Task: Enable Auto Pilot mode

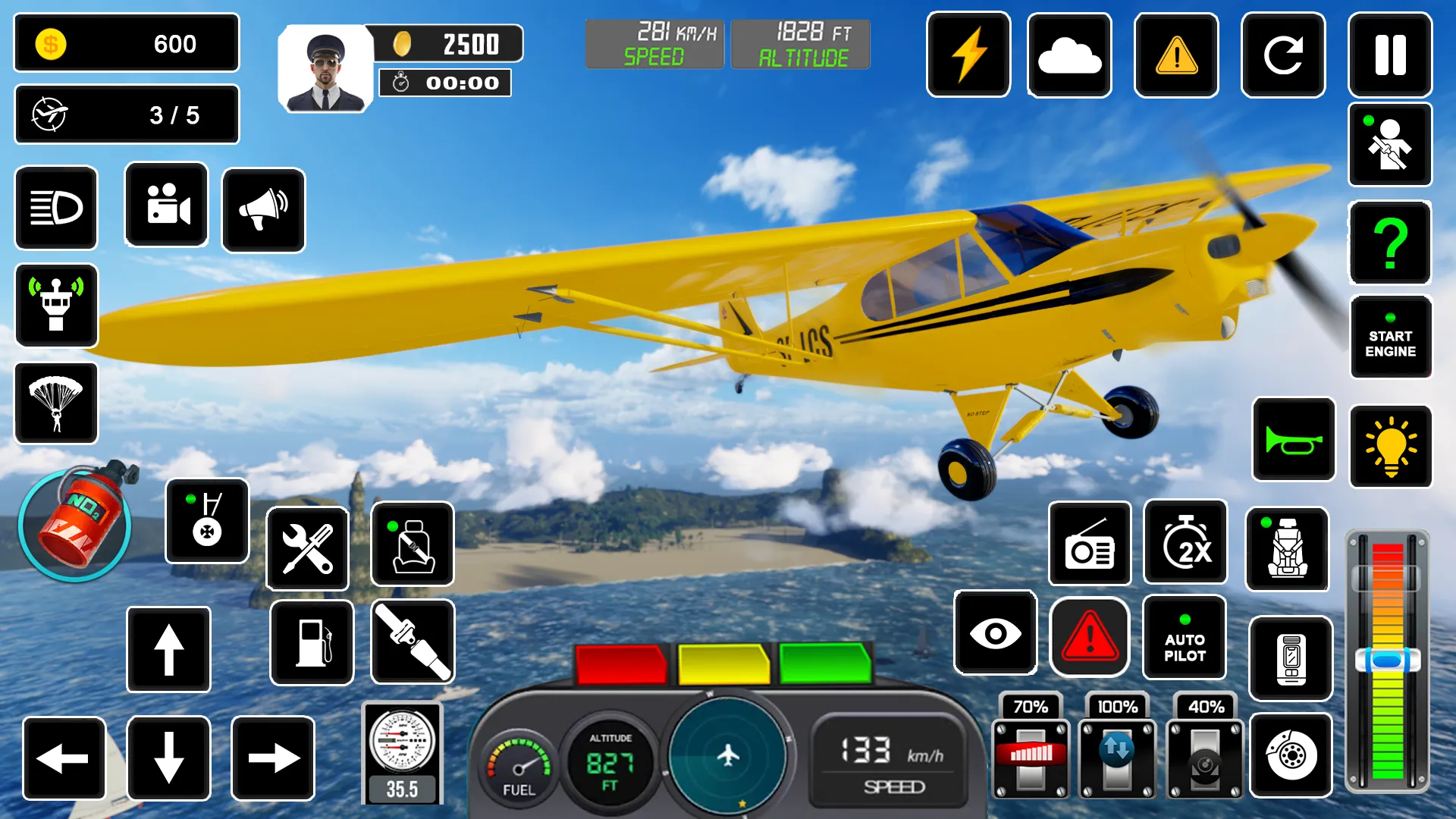Action: coord(1185,637)
